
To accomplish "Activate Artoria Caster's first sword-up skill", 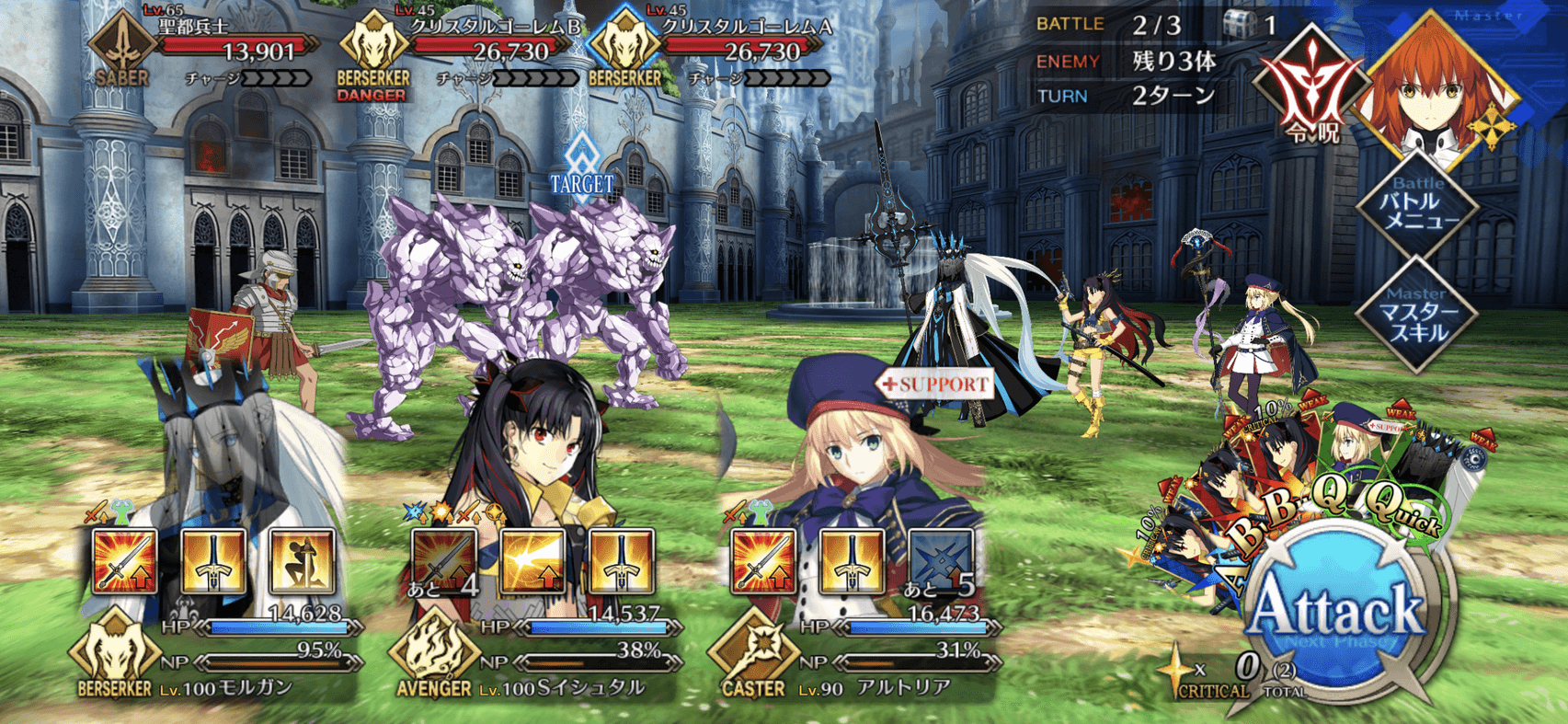I will [x=762, y=560].
